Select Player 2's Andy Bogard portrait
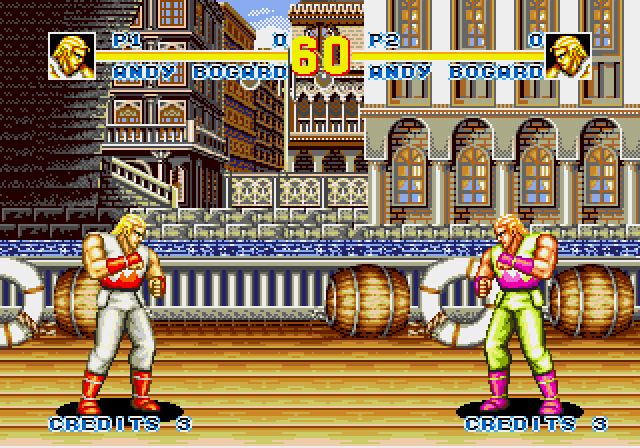This screenshot has height=448, width=640. 568,56
